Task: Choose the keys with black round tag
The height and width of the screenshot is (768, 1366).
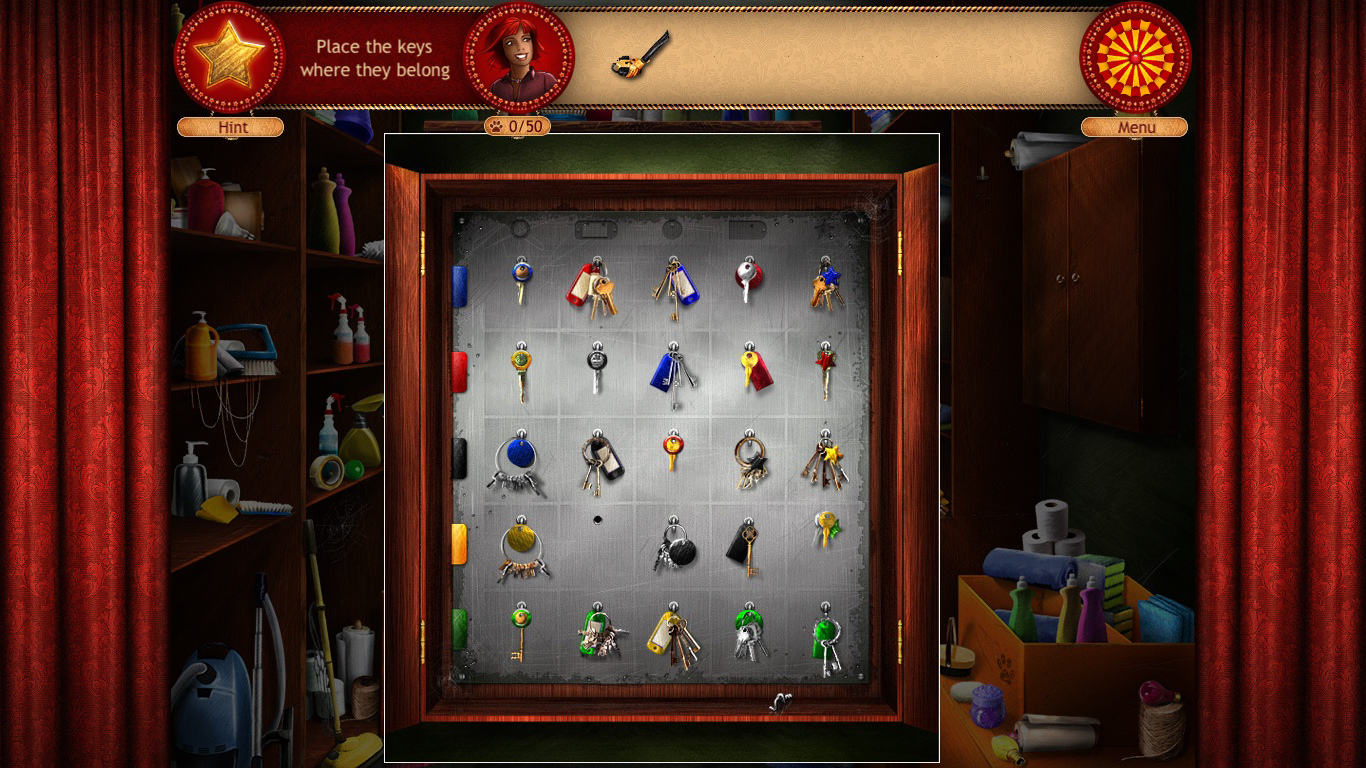Action: (676, 547)
